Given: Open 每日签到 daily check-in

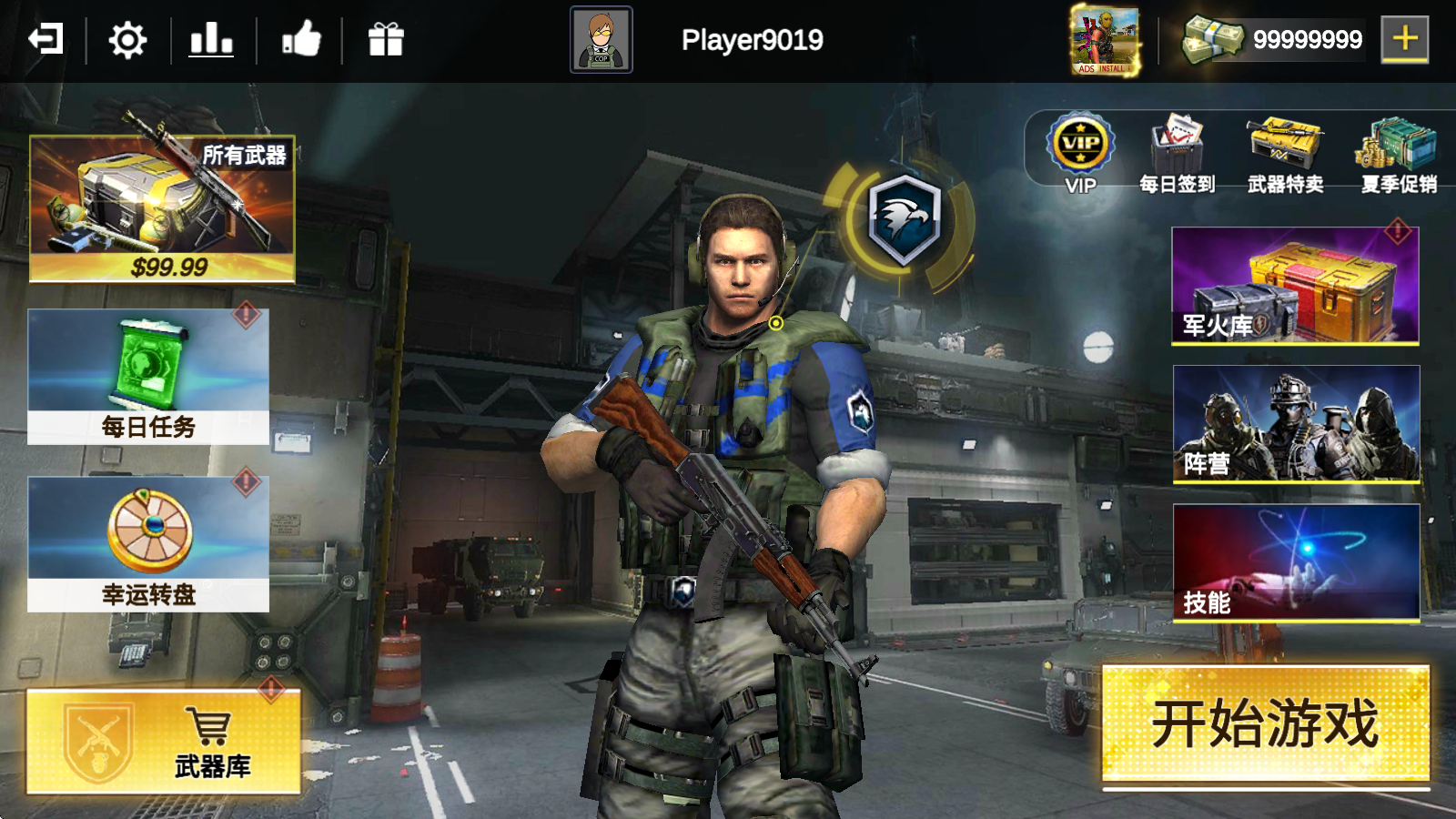Looking at the screenshot, I should [x=1178, y=152].
